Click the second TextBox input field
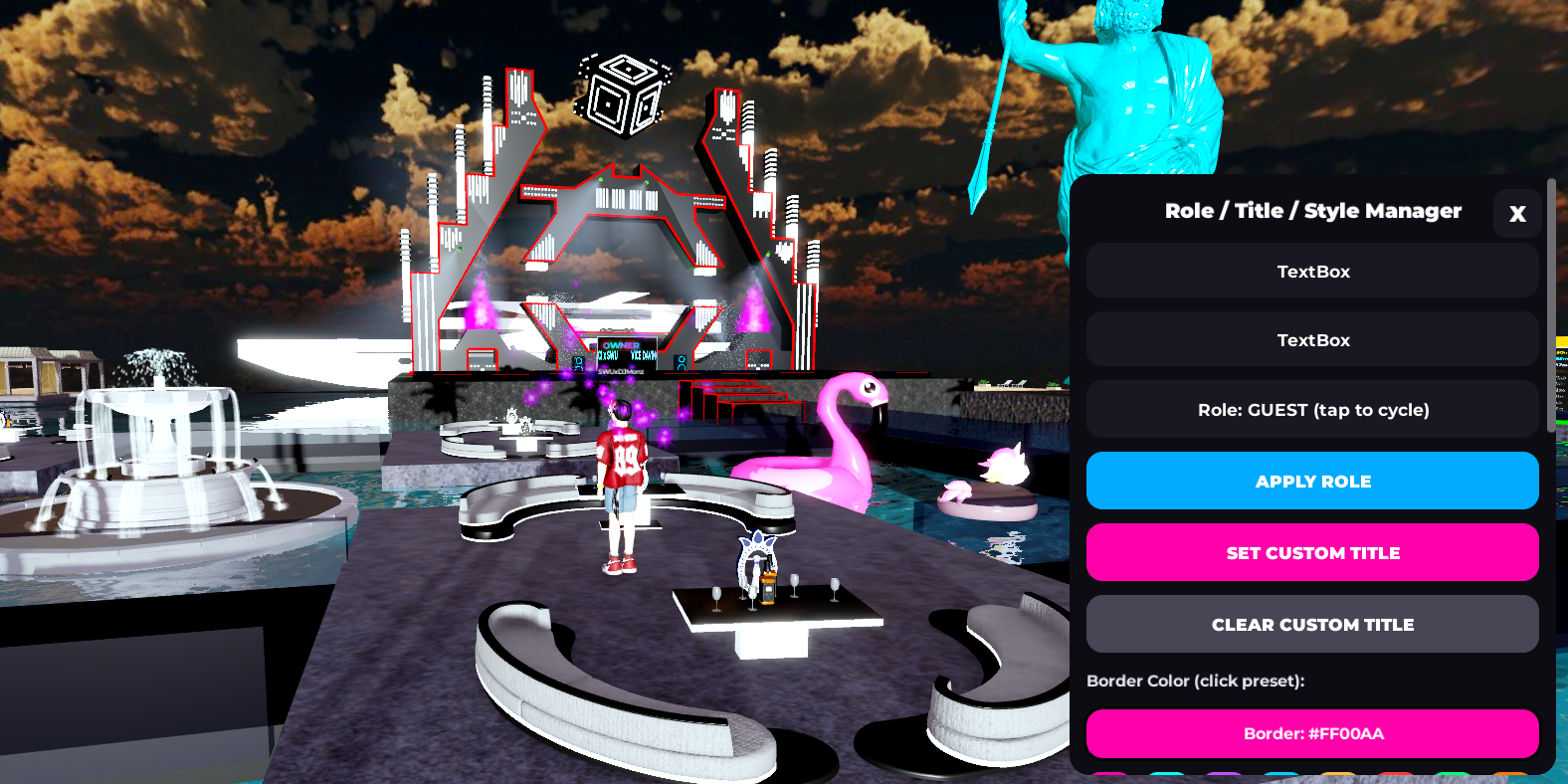This screenshot has width=1568, height=784. tap(1312, 339)
